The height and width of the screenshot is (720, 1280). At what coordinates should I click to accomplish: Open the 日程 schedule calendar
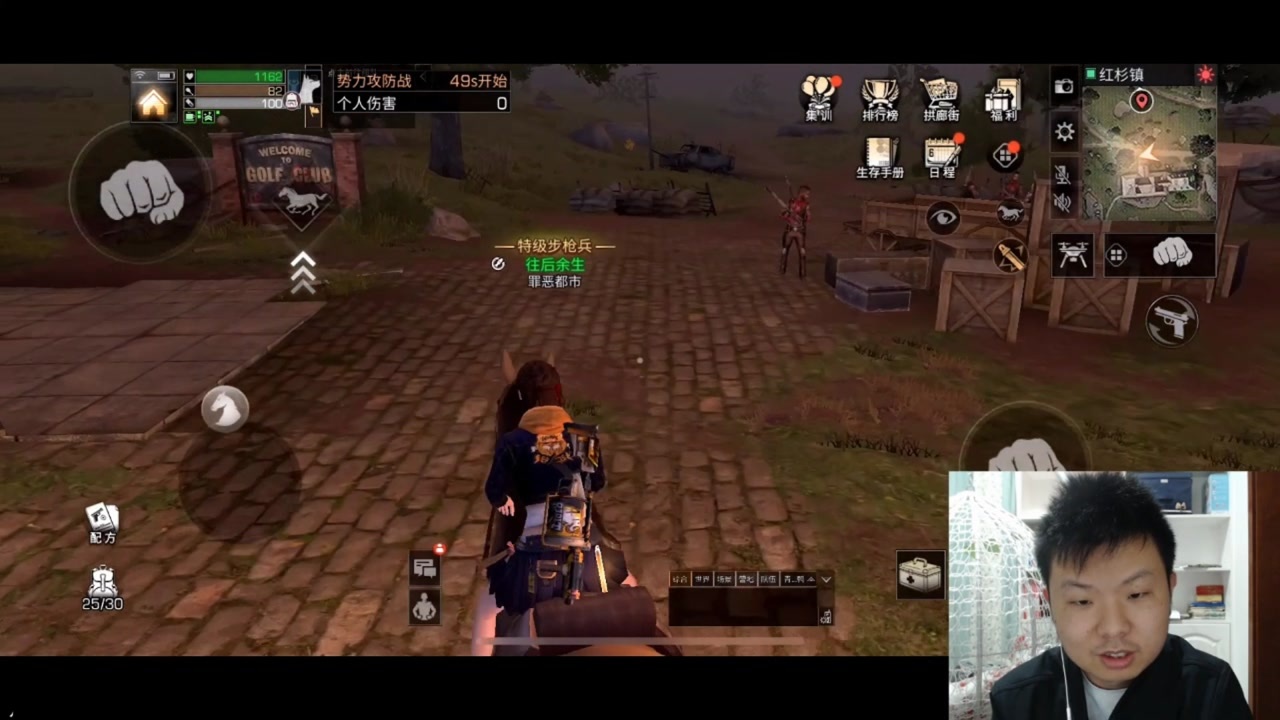click(x=941, y=157)
